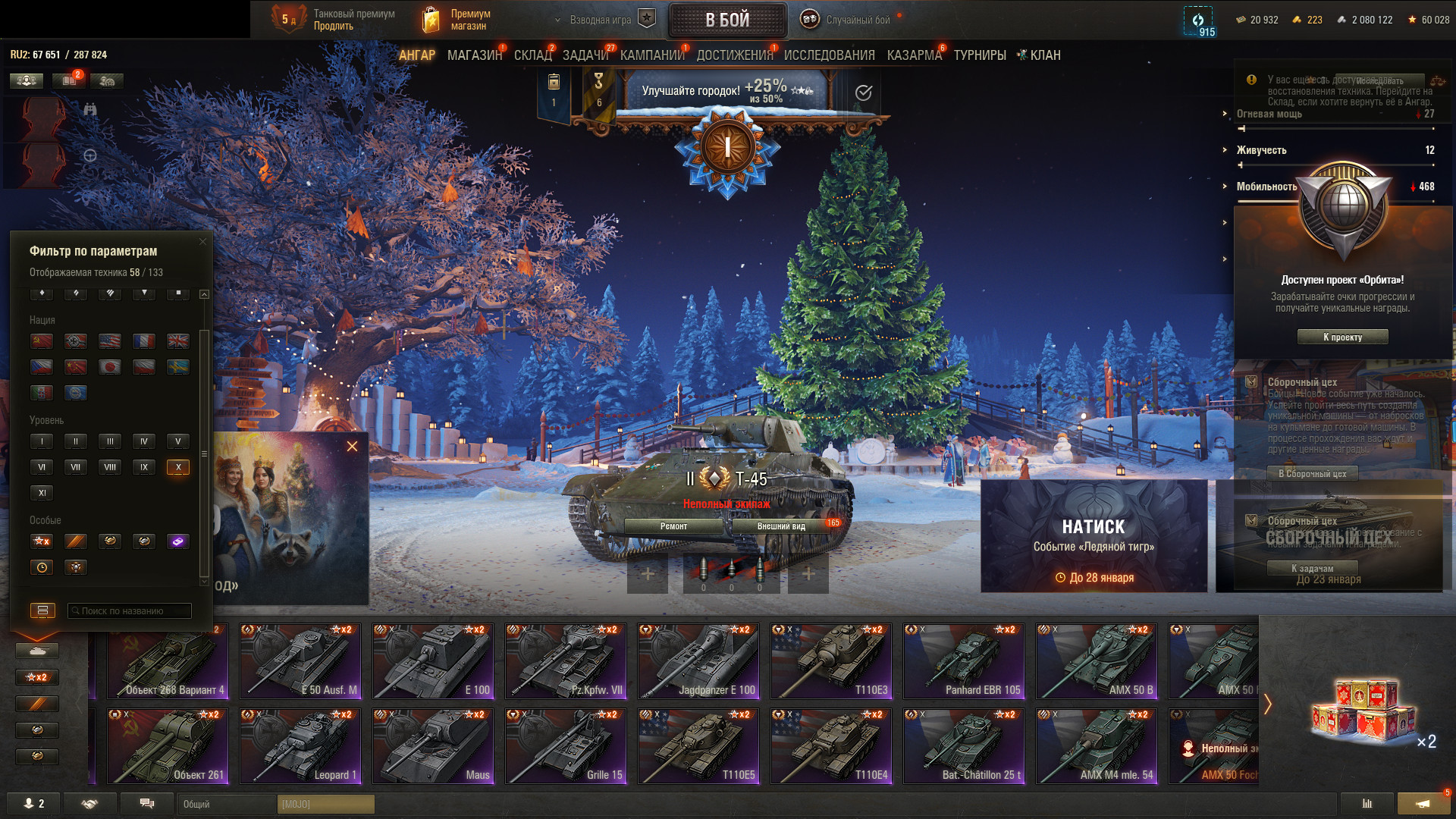This screenshot has width=1456, height=819.
Task: Select the Maus tank in carousel
Action: (x=433, y=746)
